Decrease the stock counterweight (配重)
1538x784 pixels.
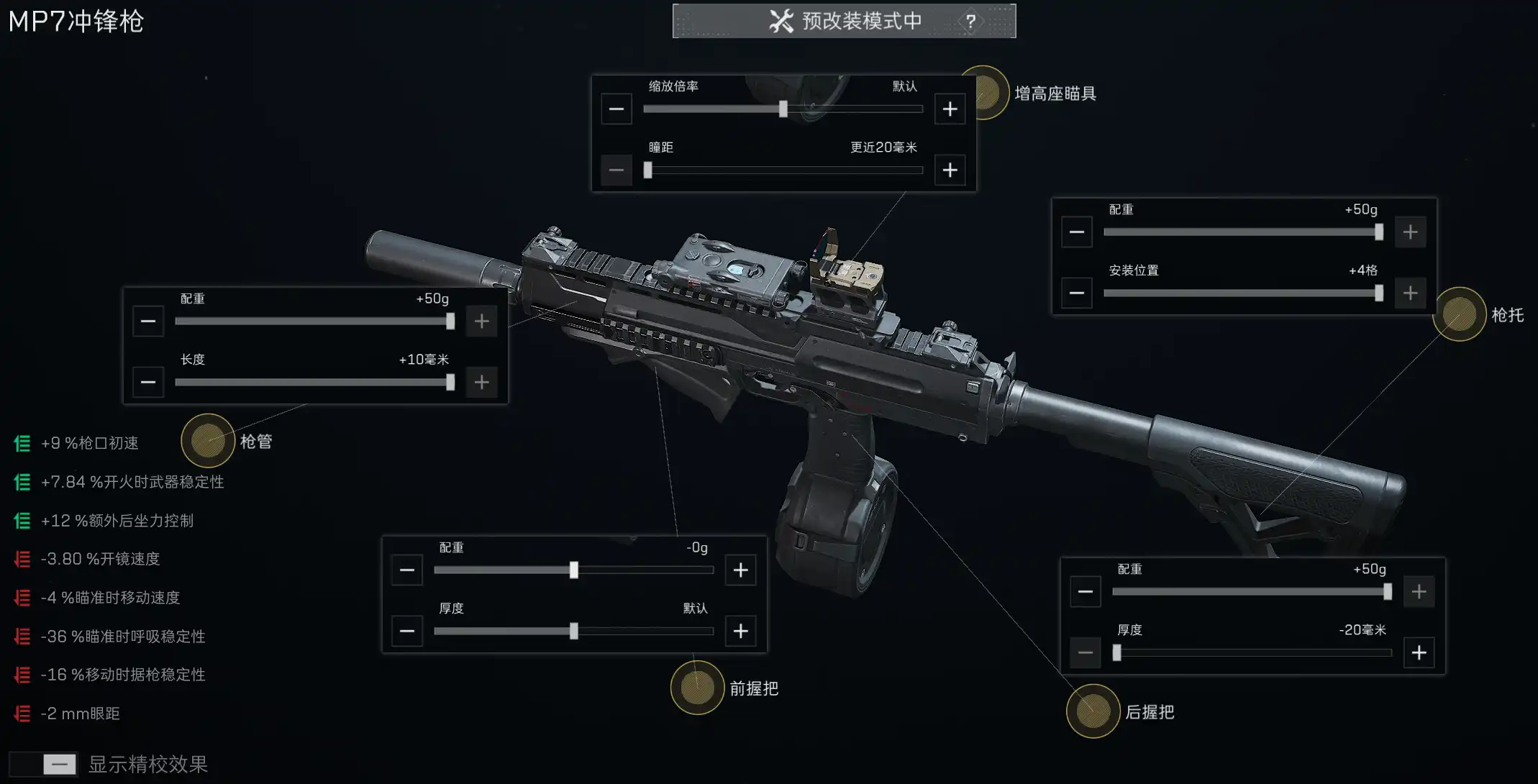coord(1077,232)
